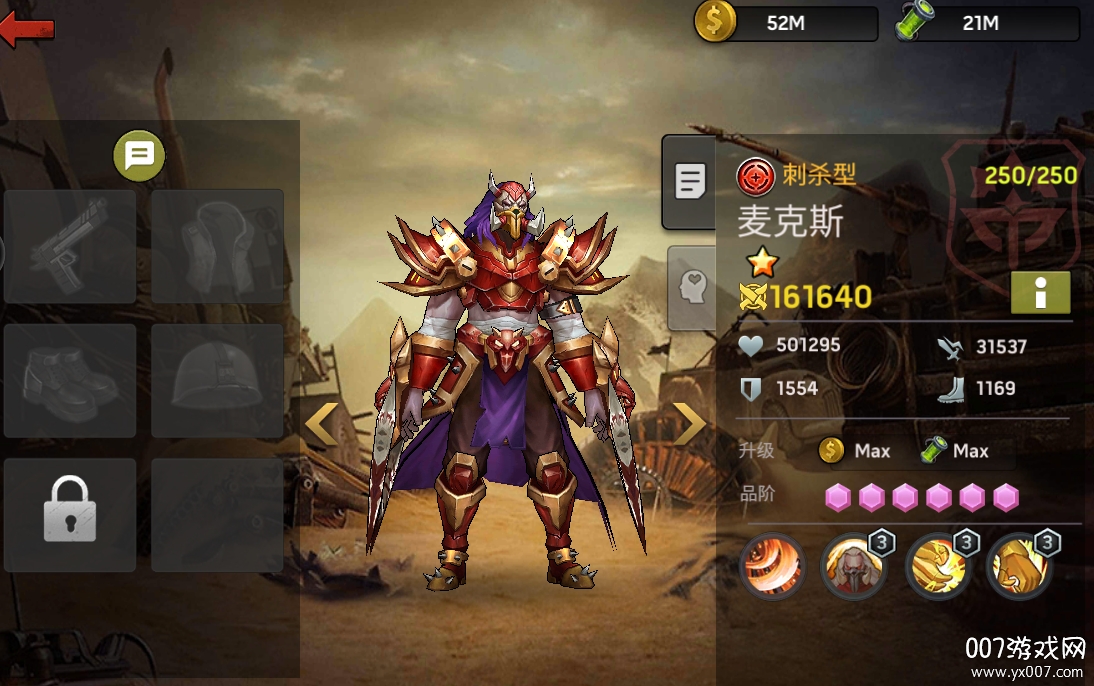Click the gold coin currency counter

tap(786, 23)
